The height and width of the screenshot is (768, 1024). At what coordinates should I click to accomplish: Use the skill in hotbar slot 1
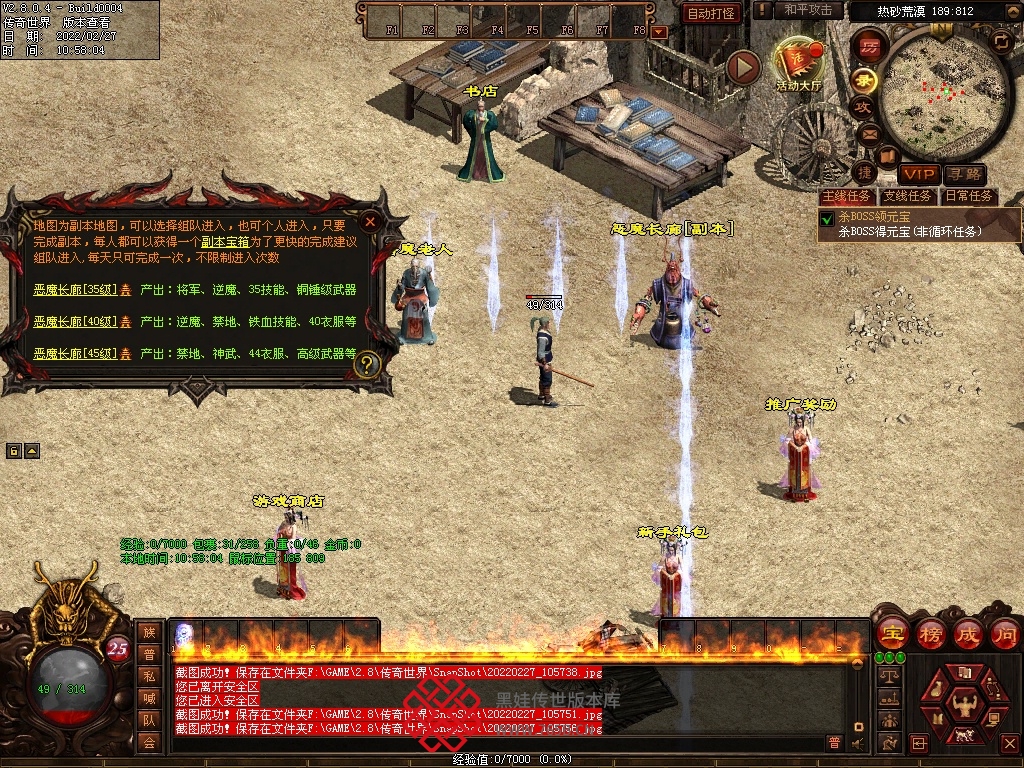pos(186,633)
